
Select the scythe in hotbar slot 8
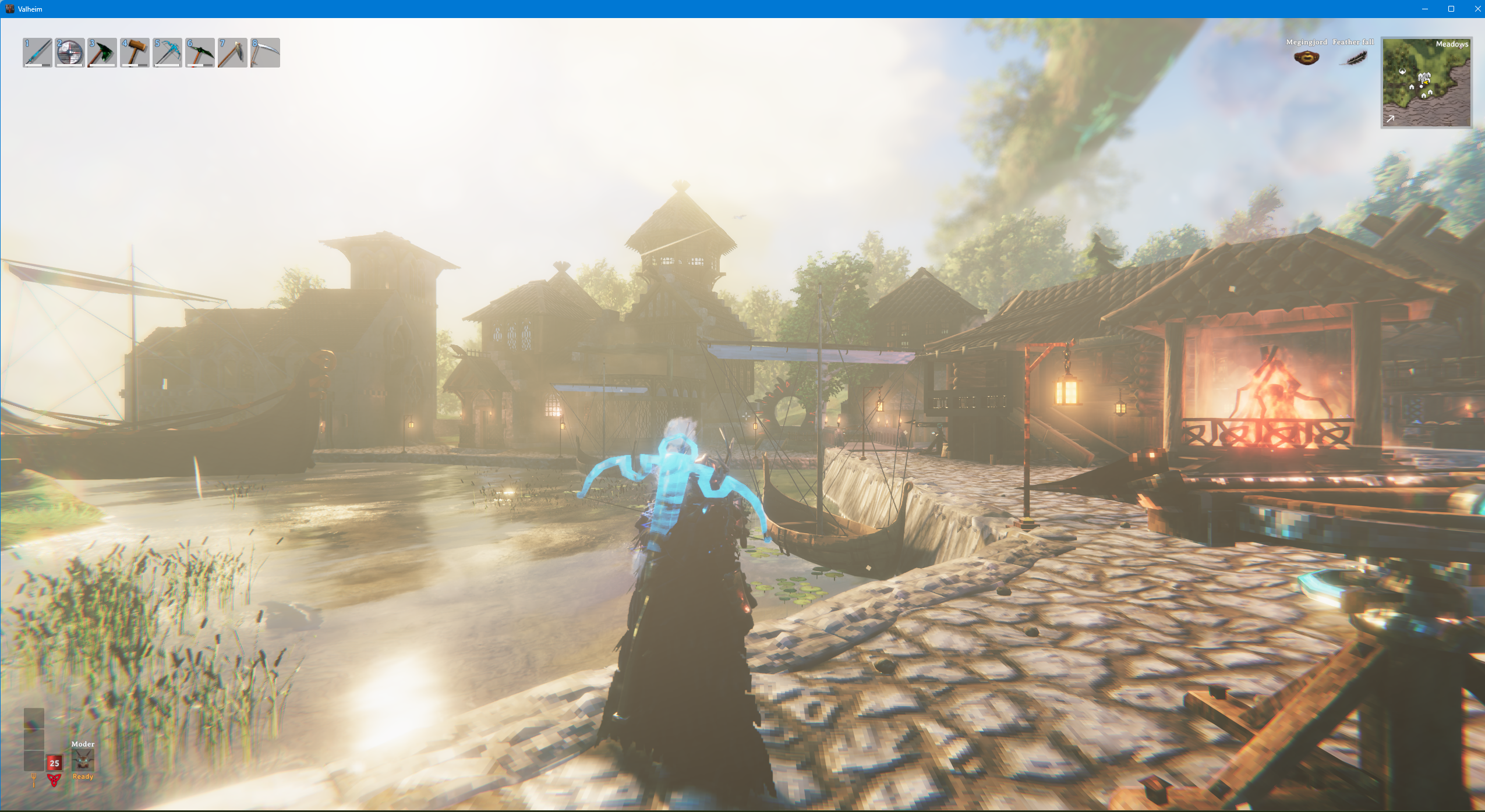pyautogui.click(x=266, y=53)
